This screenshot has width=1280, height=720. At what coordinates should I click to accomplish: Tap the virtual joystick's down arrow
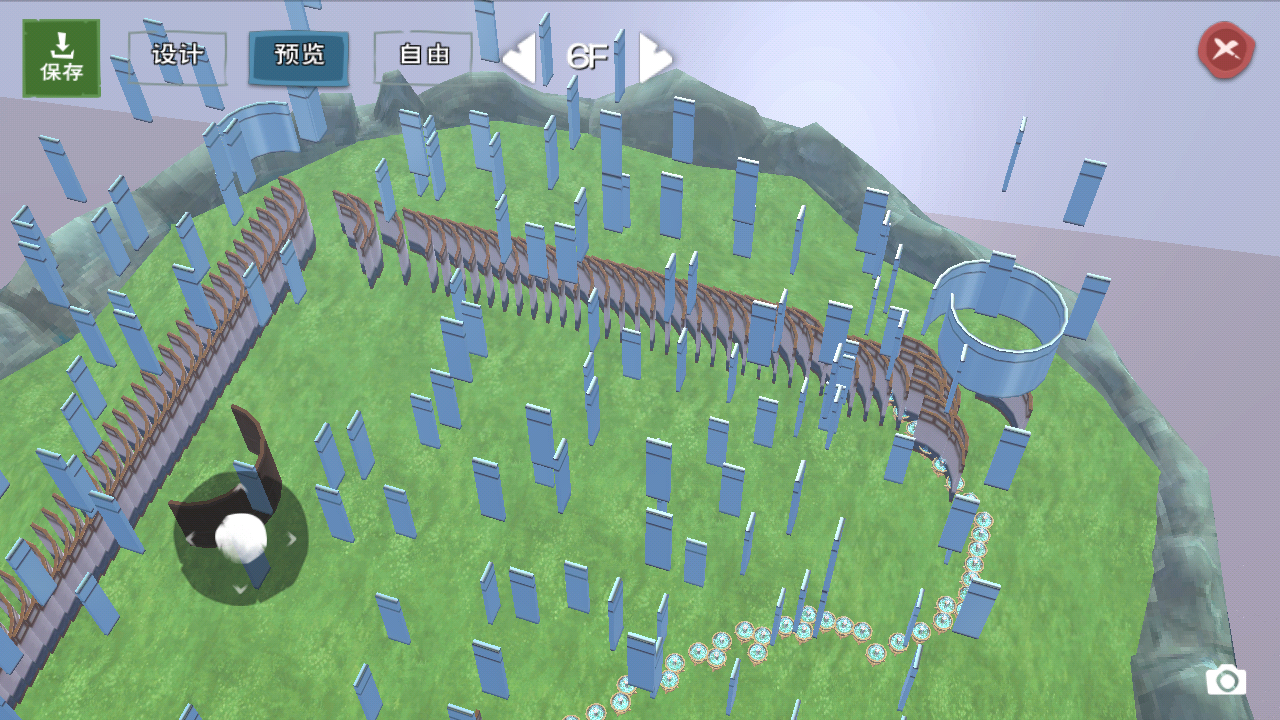point(240,589)
